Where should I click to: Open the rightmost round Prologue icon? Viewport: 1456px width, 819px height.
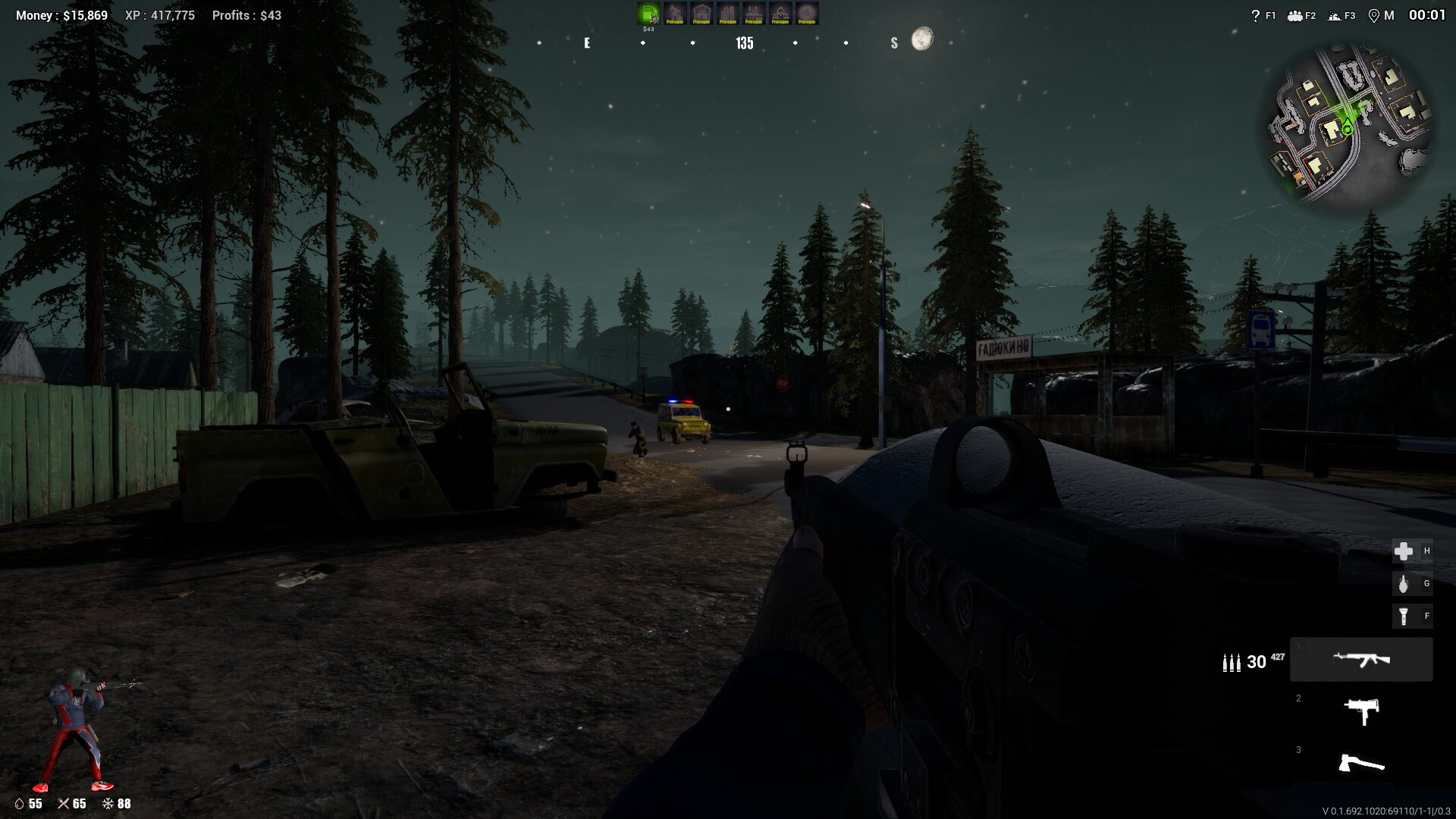806,12
